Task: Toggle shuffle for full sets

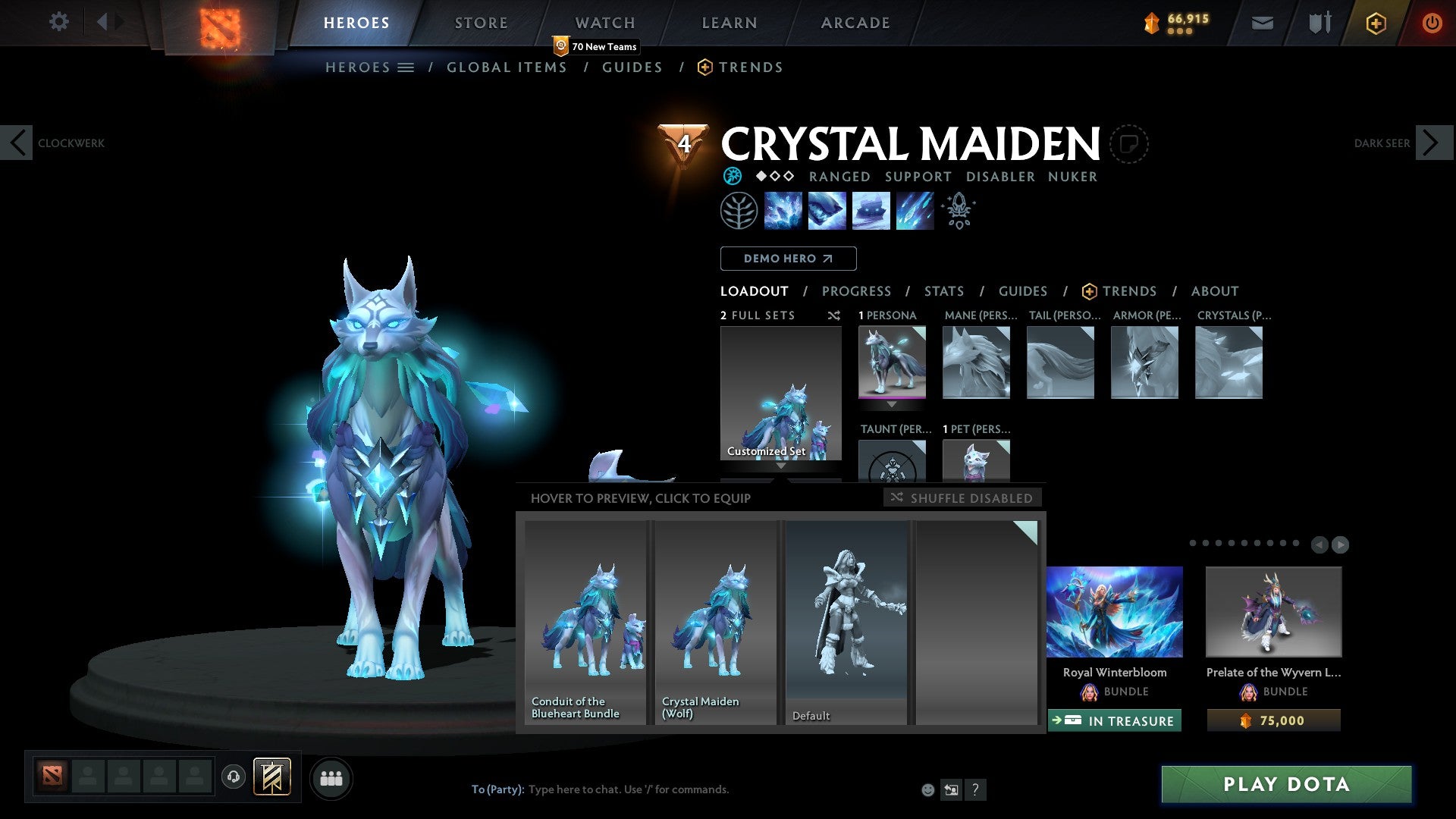Action: click(833, 315)
